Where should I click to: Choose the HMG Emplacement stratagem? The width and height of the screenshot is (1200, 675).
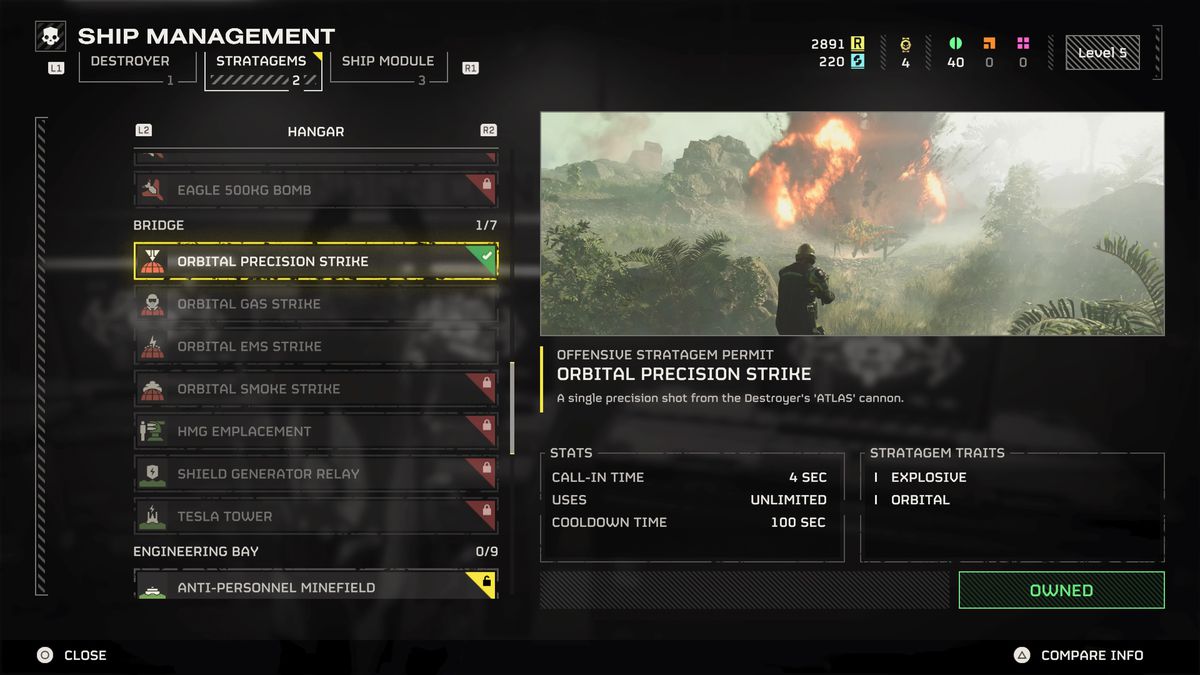315,431
